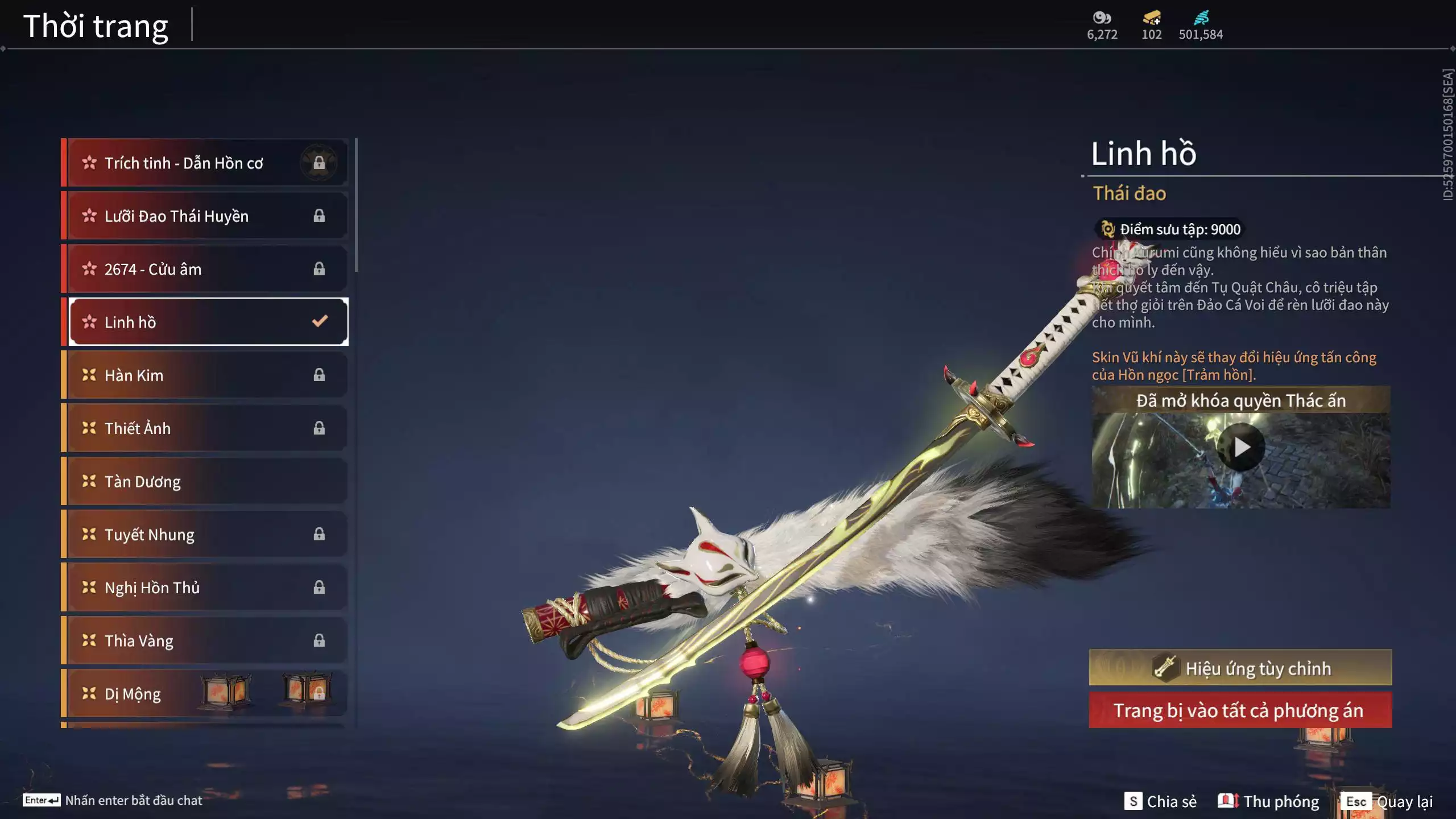Click Trang bị vào tất cả phương án

point(1240,710)
